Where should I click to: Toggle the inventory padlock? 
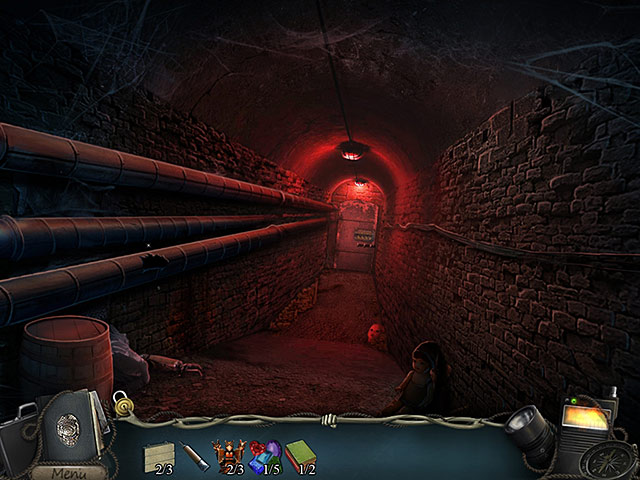click(x=122, y=403)
